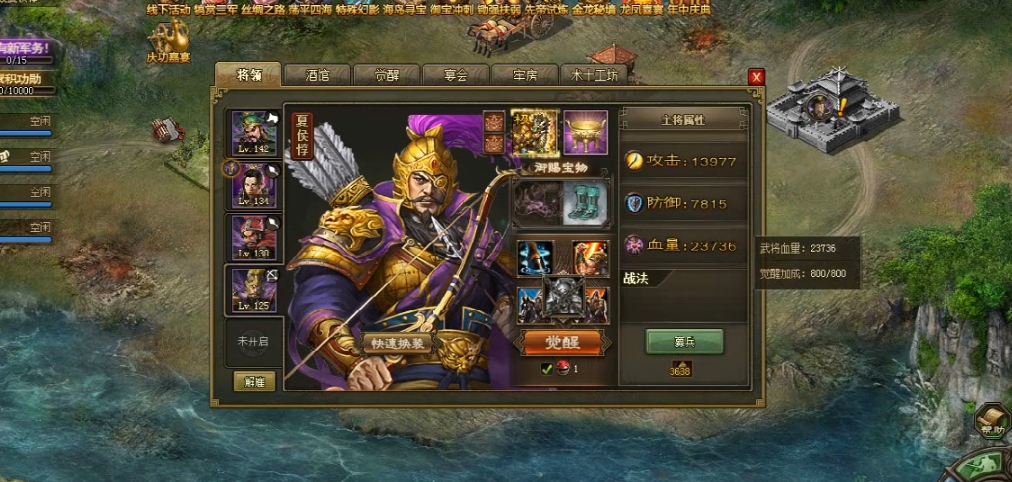Close the generals panel with the red X
This screenshot has width=1012, height=482.
tap(756, 77)
